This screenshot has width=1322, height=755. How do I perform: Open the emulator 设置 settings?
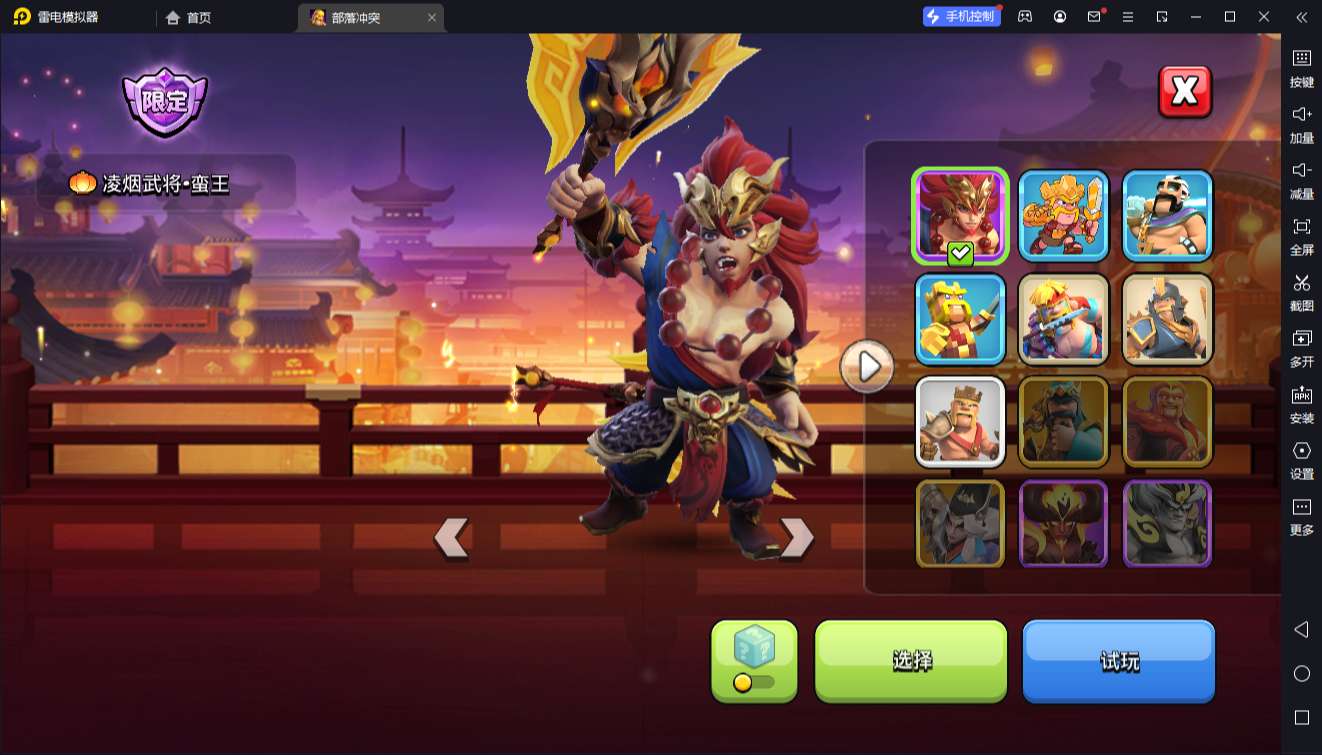click(x=1301, y=460)
